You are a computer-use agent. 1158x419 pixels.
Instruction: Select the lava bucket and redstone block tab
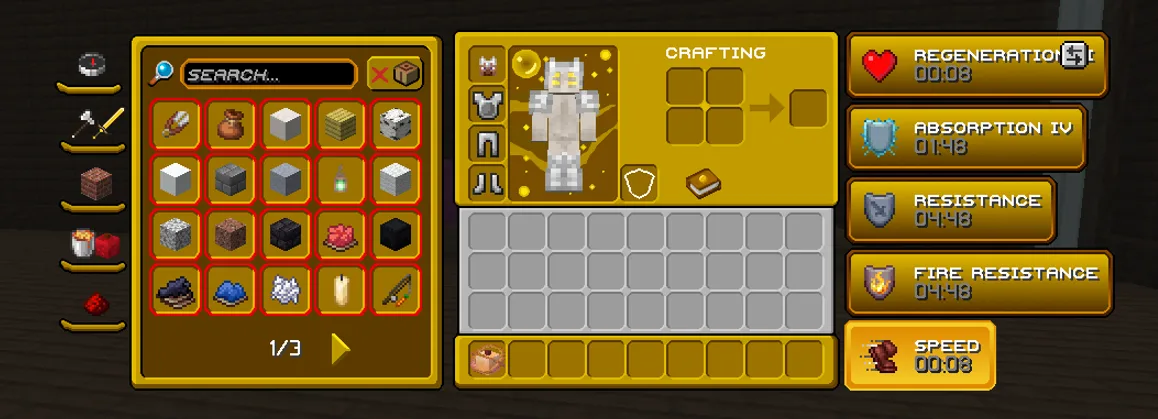pos(94,243)
